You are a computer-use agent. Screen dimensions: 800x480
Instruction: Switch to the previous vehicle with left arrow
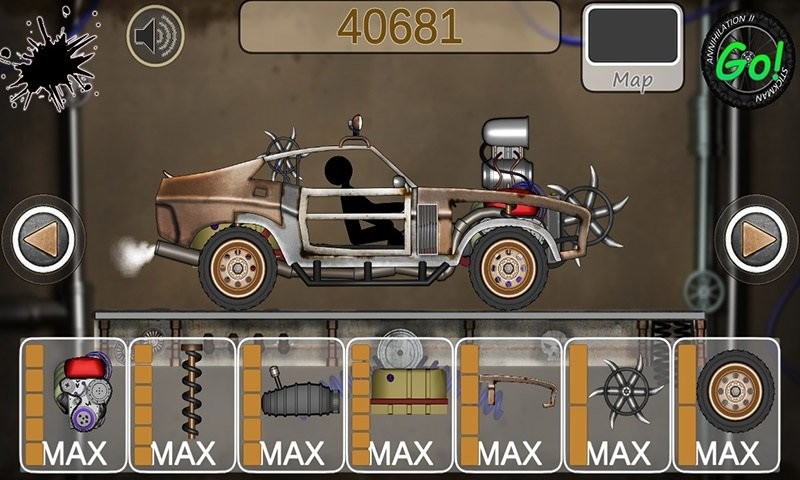(x=43, y=239)
